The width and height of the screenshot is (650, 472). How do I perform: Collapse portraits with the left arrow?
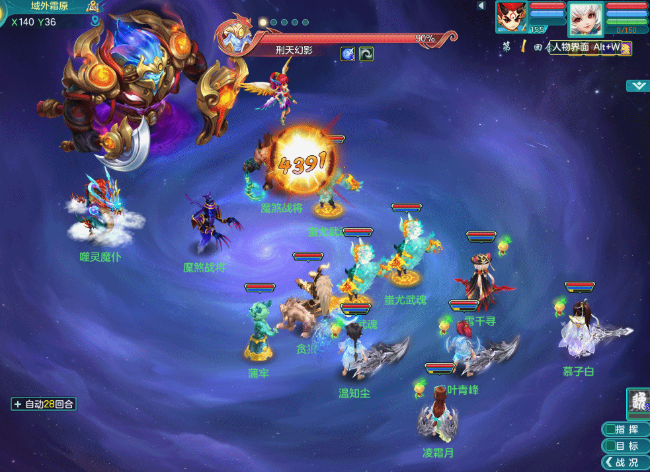pos(483,6)
